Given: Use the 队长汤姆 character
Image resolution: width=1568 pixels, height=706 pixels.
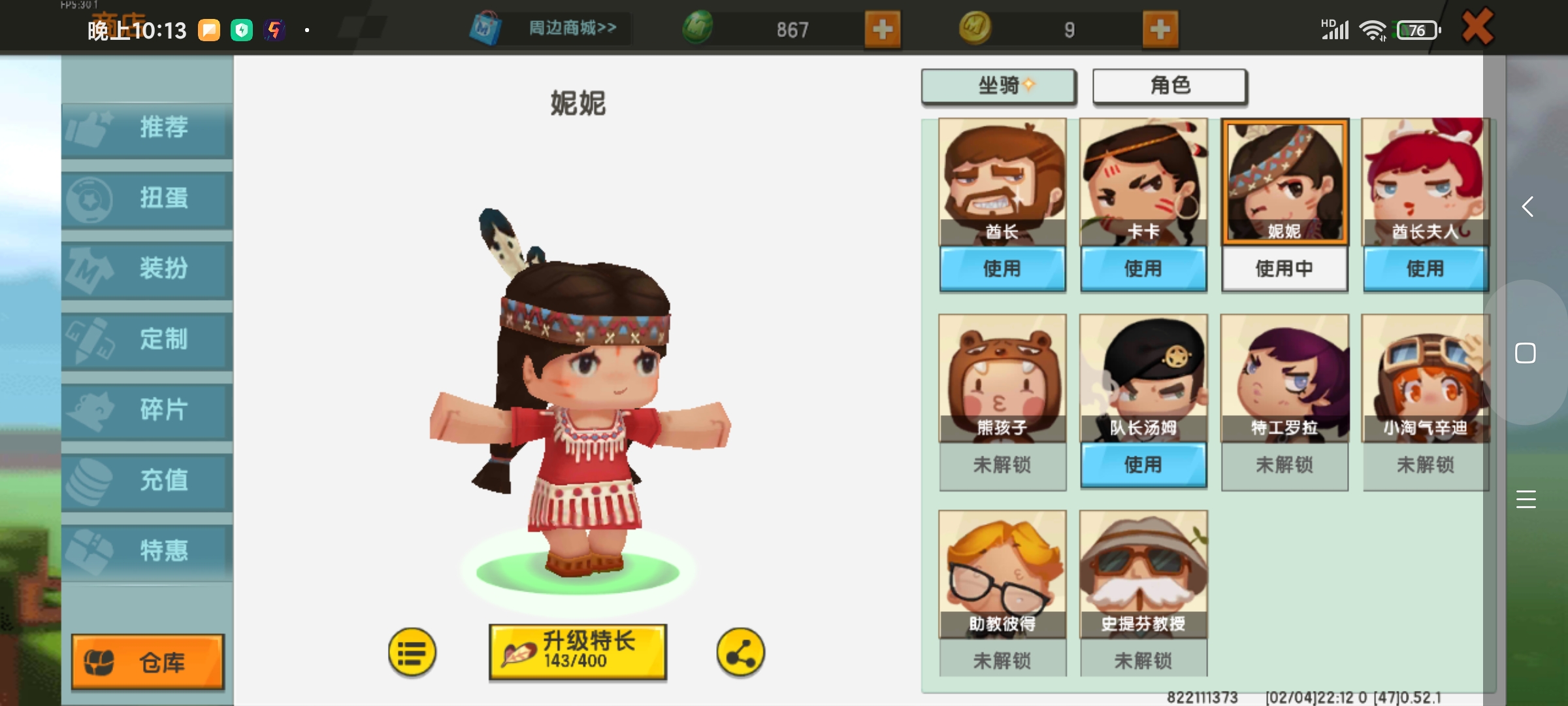Looking at the screenshot, I should click(x=1143, y=465).
